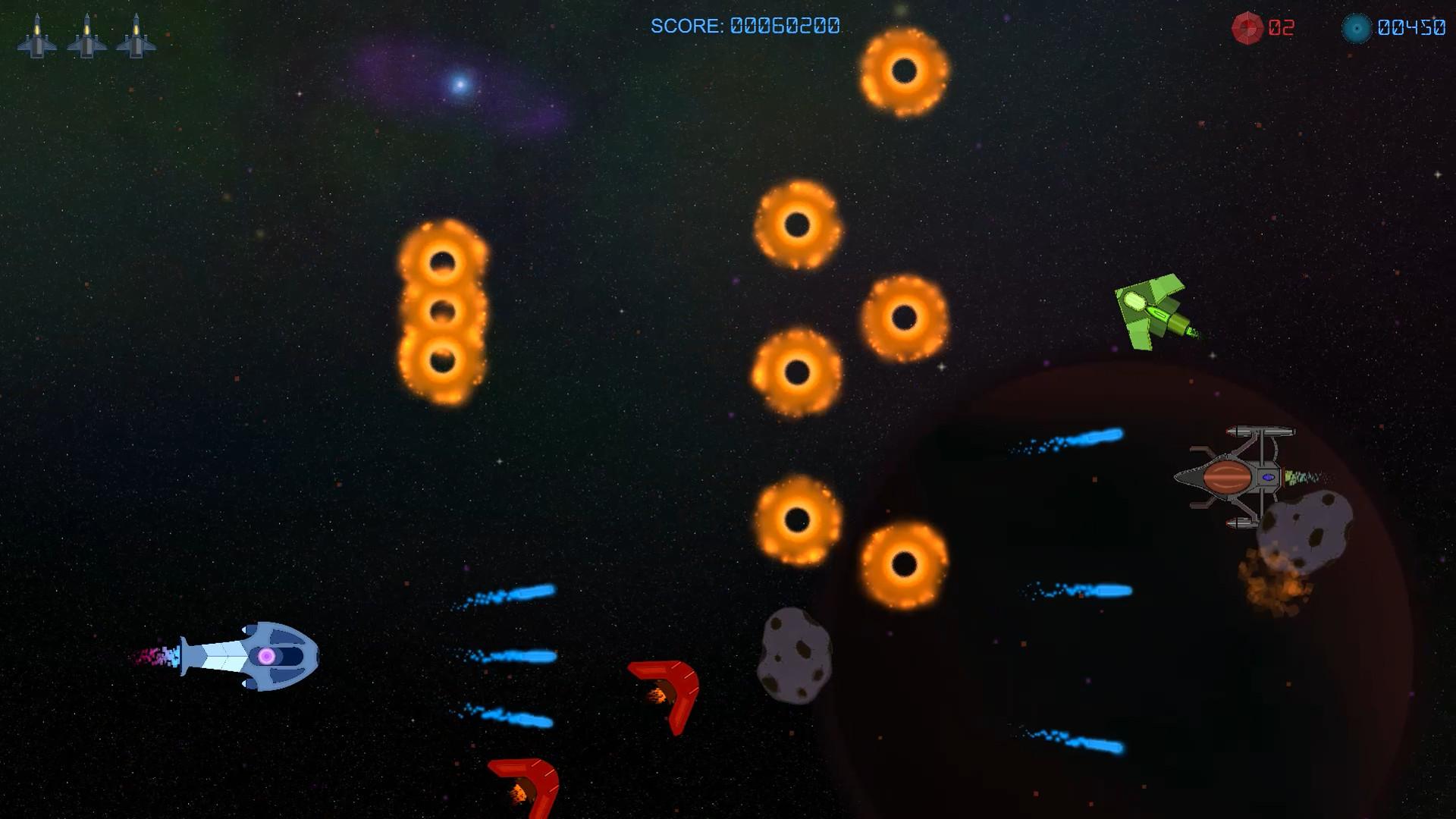Click the bright star in the purple nebula

pyautogui.click(x=460, y=83)
